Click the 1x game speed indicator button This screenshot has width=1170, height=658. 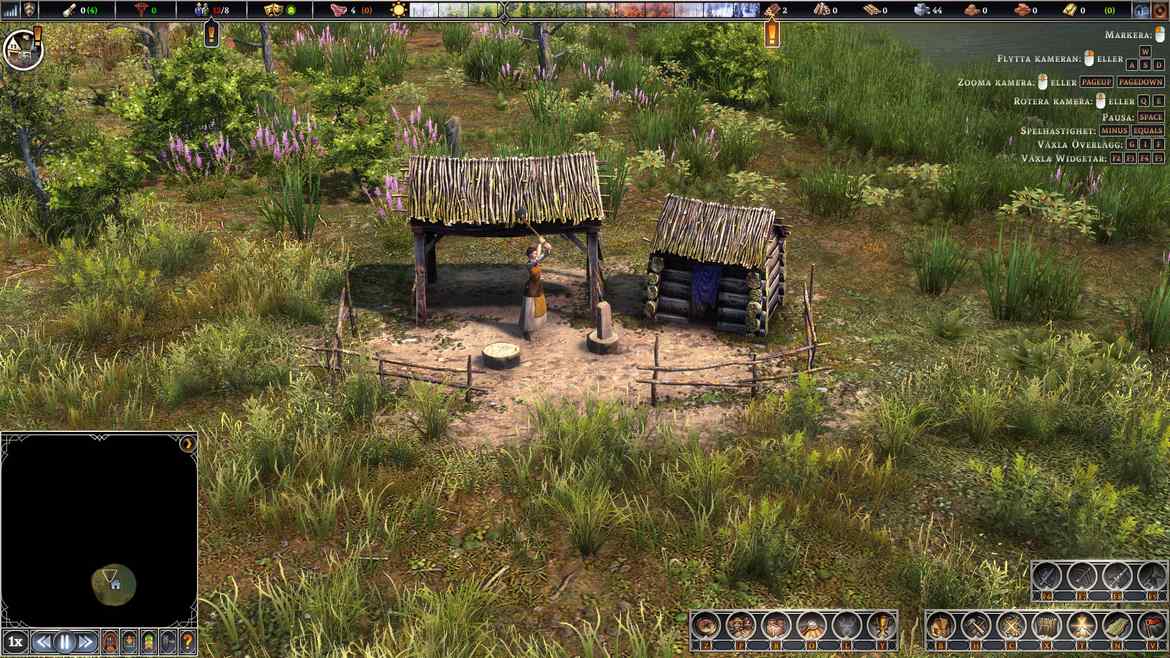15,642
